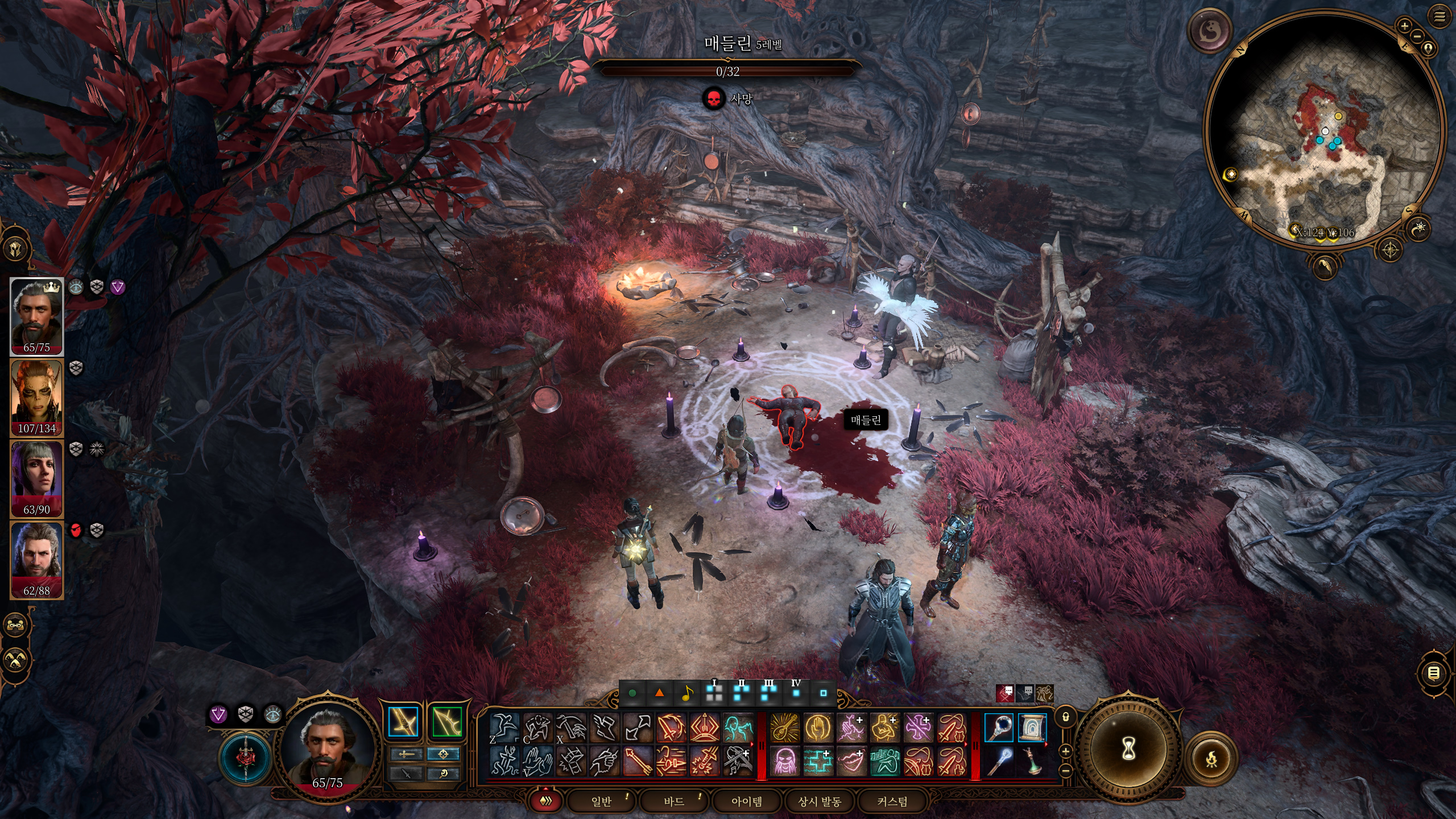This screenshot has width=1456, height=819.
Task: Show the 상시 발동 tab
Action: 820,801
